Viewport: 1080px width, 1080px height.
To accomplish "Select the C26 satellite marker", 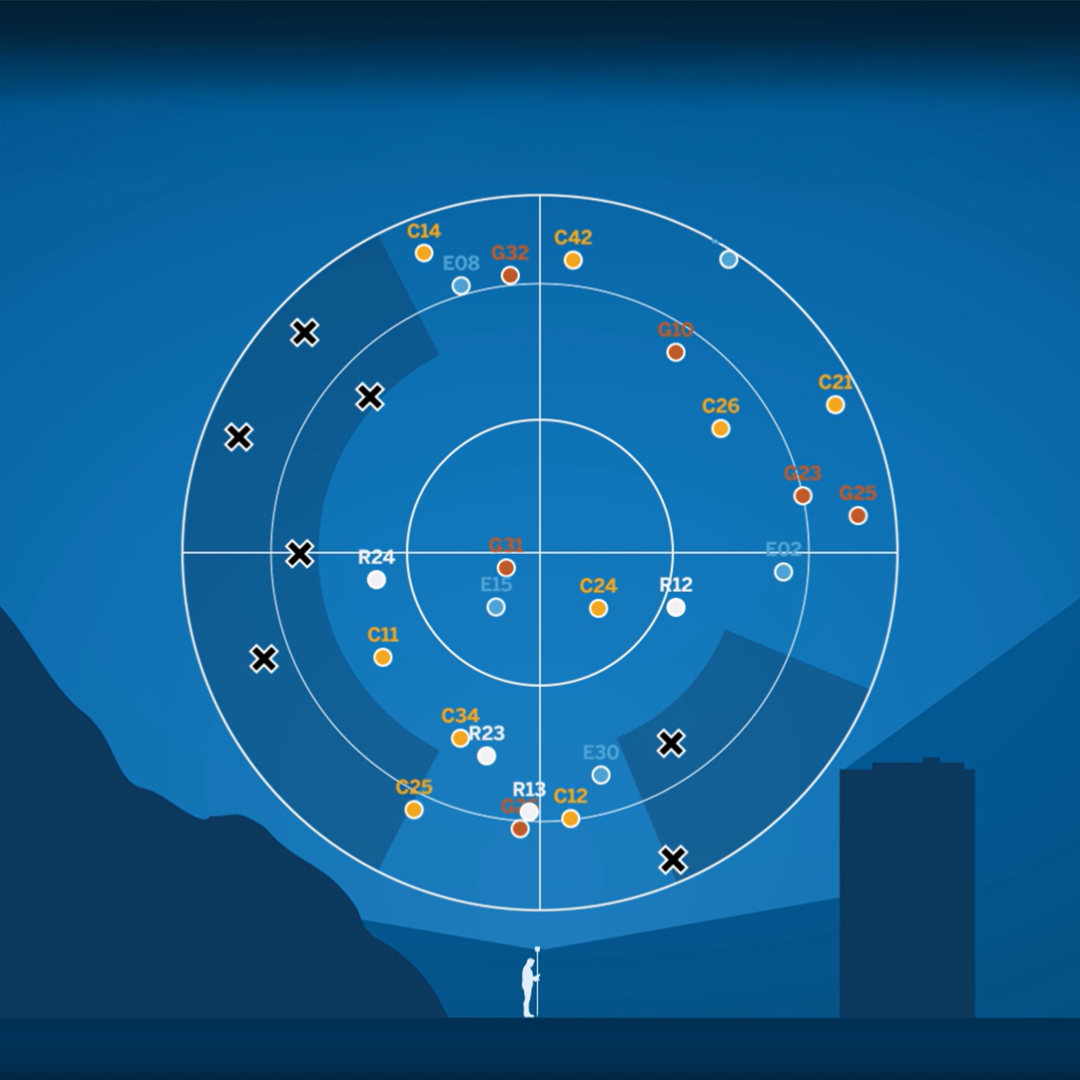I will [721, 429].
